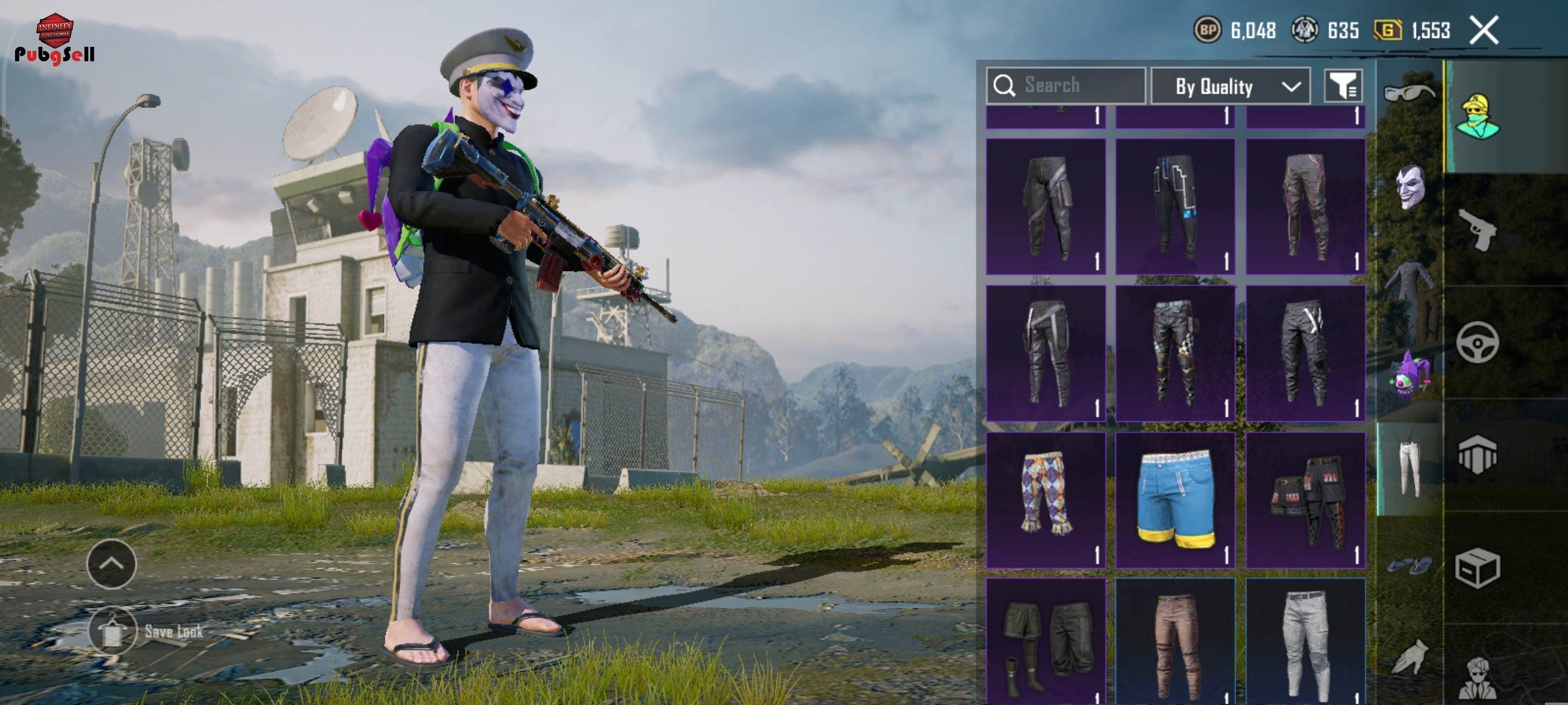Image resolution: width=1568 pixels, height=705 pixels.
Task: Open the flip-flops footwear slot
Action: [x=1408, y=566]
